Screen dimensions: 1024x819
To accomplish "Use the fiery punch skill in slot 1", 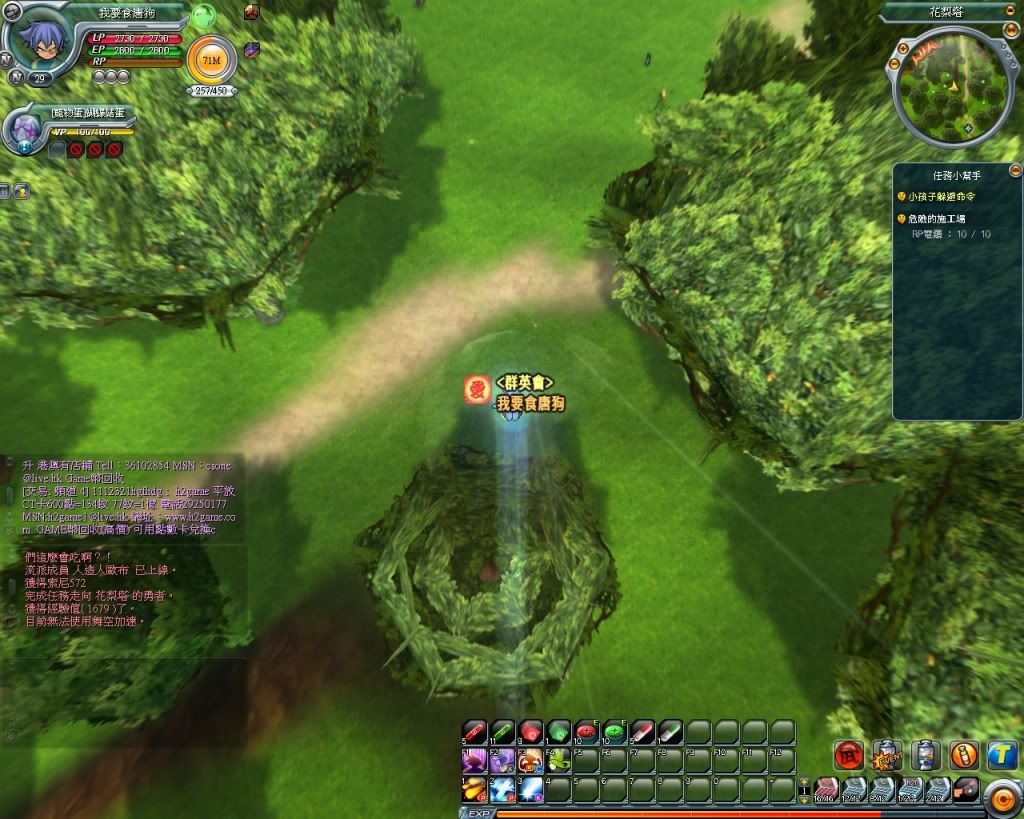I will [x=474, y=789].
